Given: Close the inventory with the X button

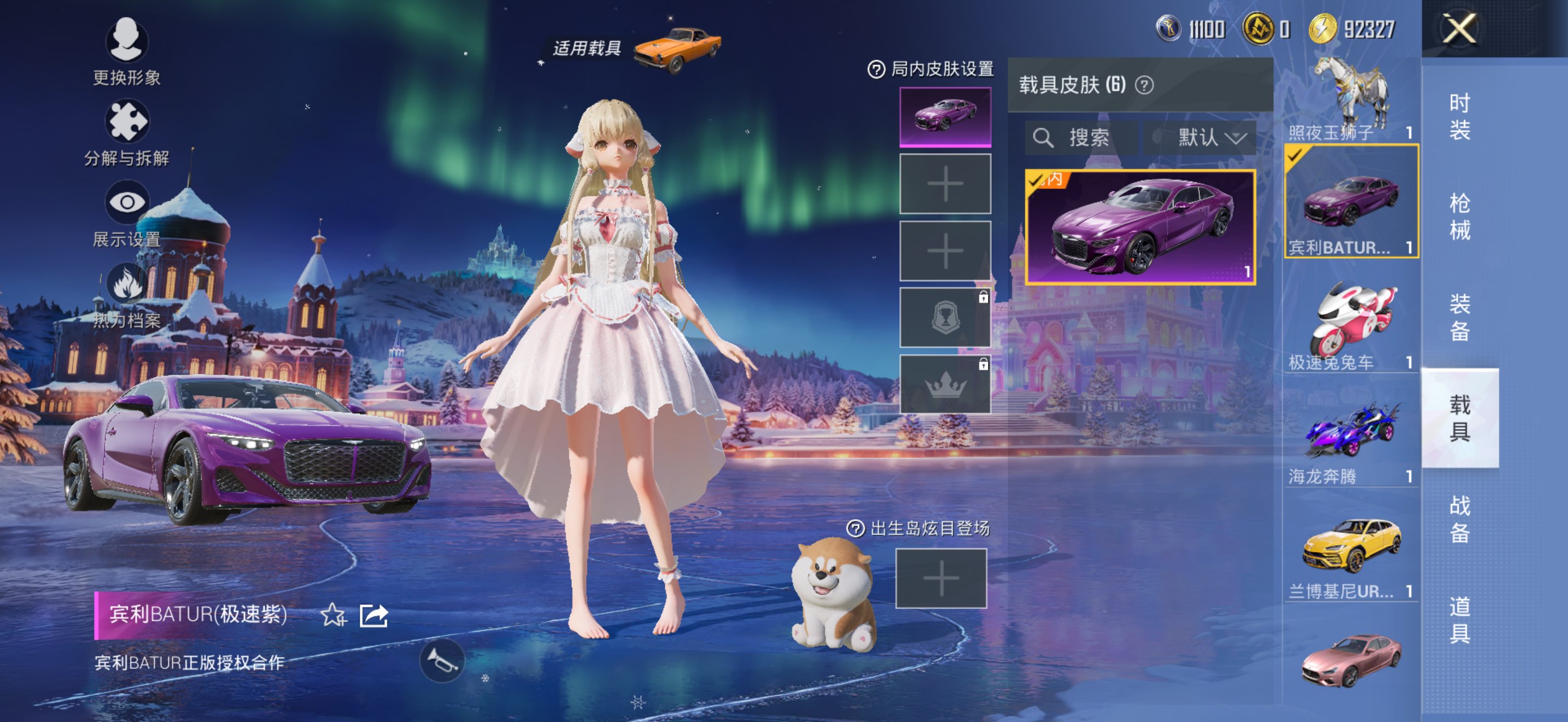Looking at the screenshot, I should (x=1459, y=28).
